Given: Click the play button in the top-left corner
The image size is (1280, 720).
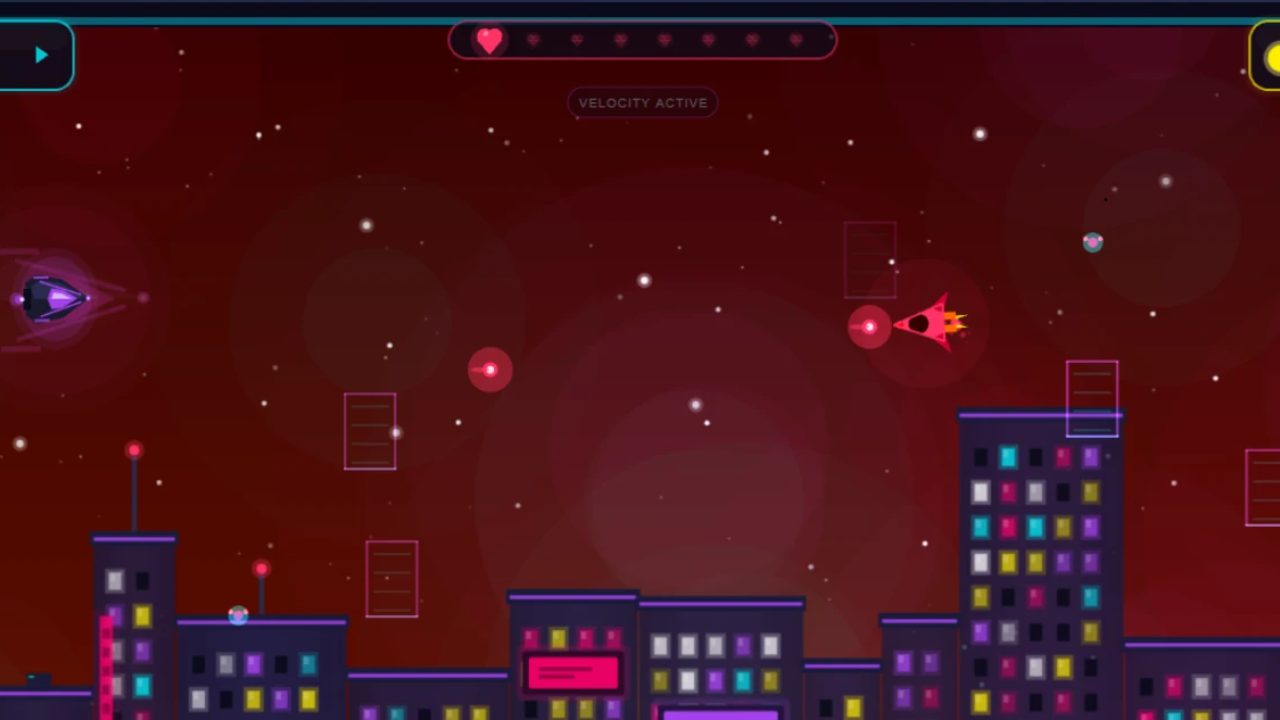Looking at the screenshot, I should 40,54.
